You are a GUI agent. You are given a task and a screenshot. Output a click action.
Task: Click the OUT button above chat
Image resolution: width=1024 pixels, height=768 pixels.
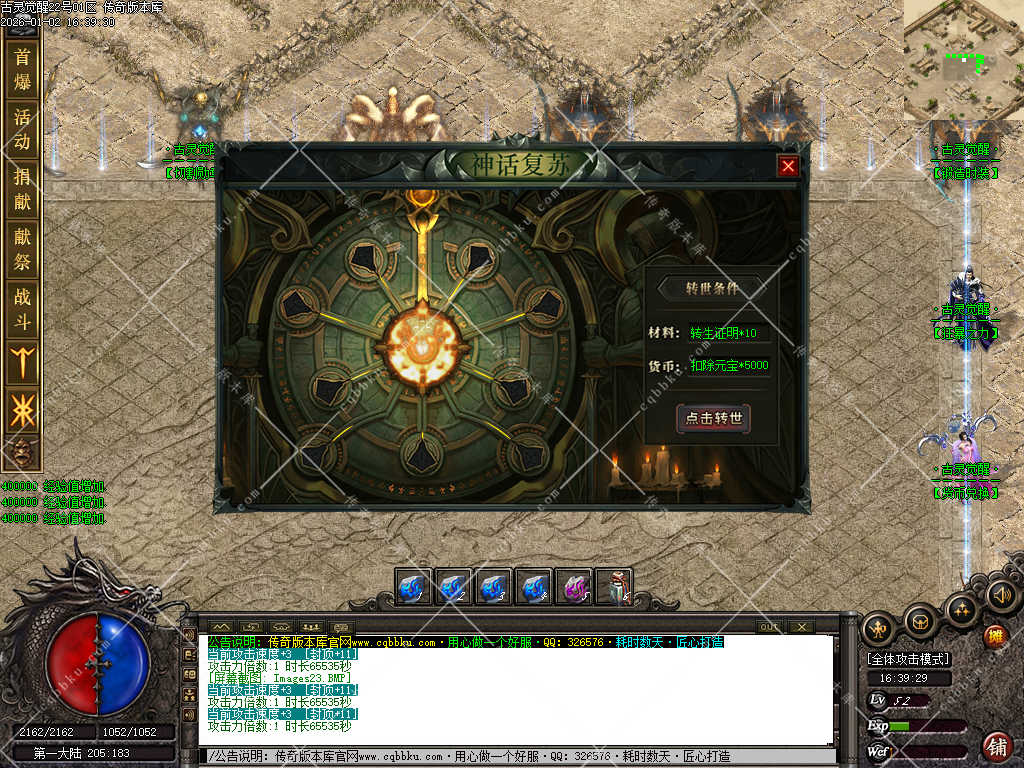point(768,627)
